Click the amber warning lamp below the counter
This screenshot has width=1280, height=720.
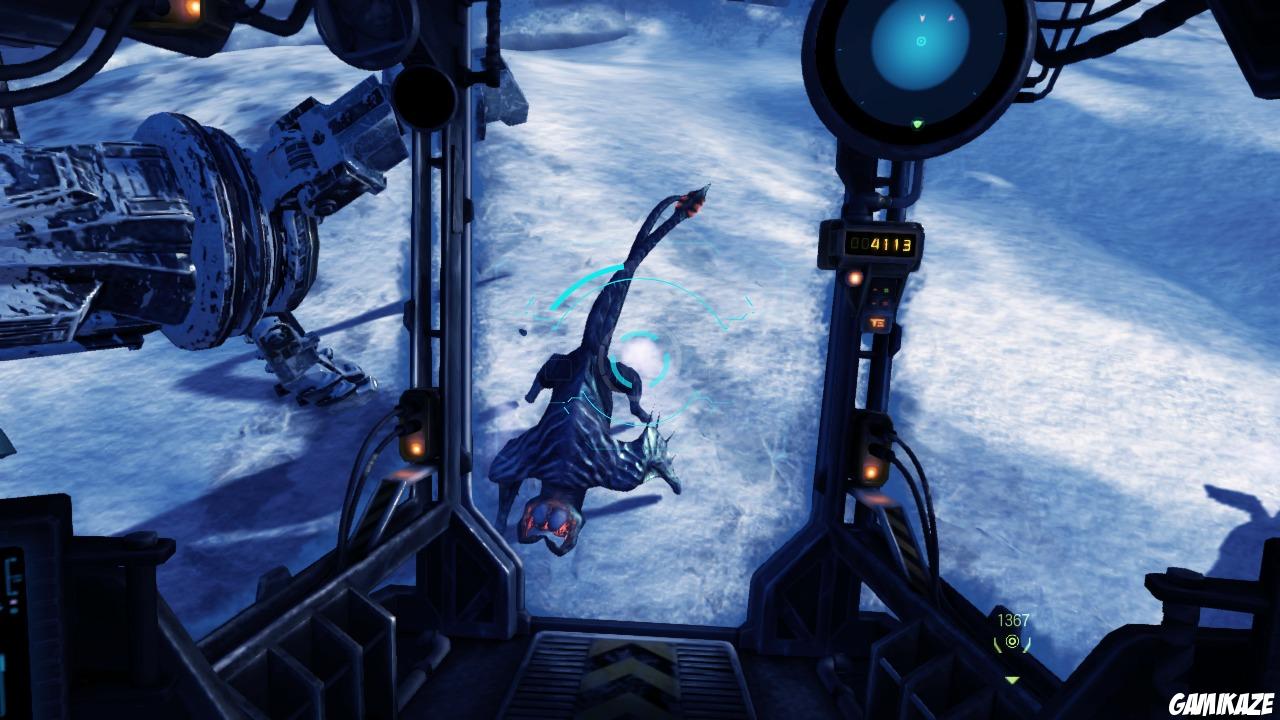853,279
